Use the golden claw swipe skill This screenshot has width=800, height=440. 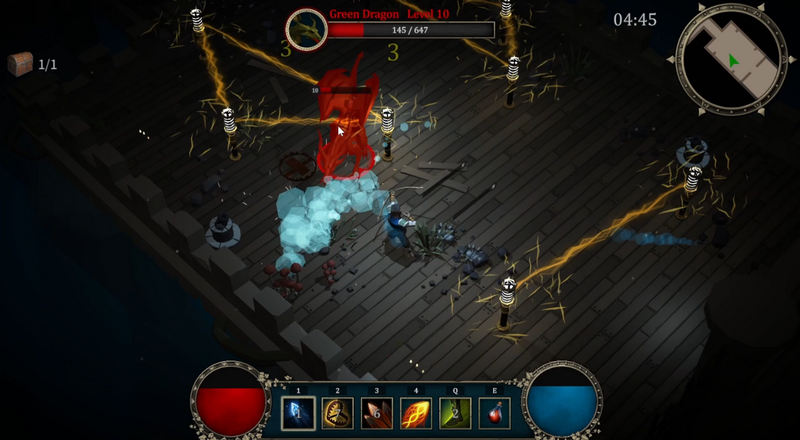pyautogui.click(x=337, y=412)
